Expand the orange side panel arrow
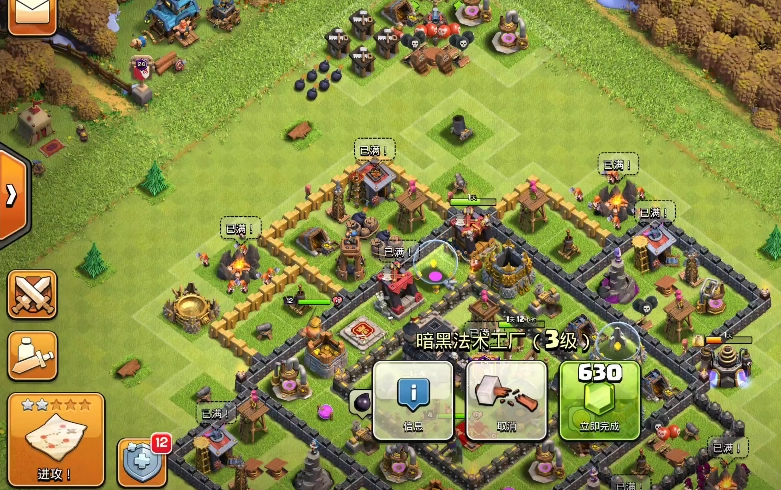This screenshot has width=781, height=490. 12,195
